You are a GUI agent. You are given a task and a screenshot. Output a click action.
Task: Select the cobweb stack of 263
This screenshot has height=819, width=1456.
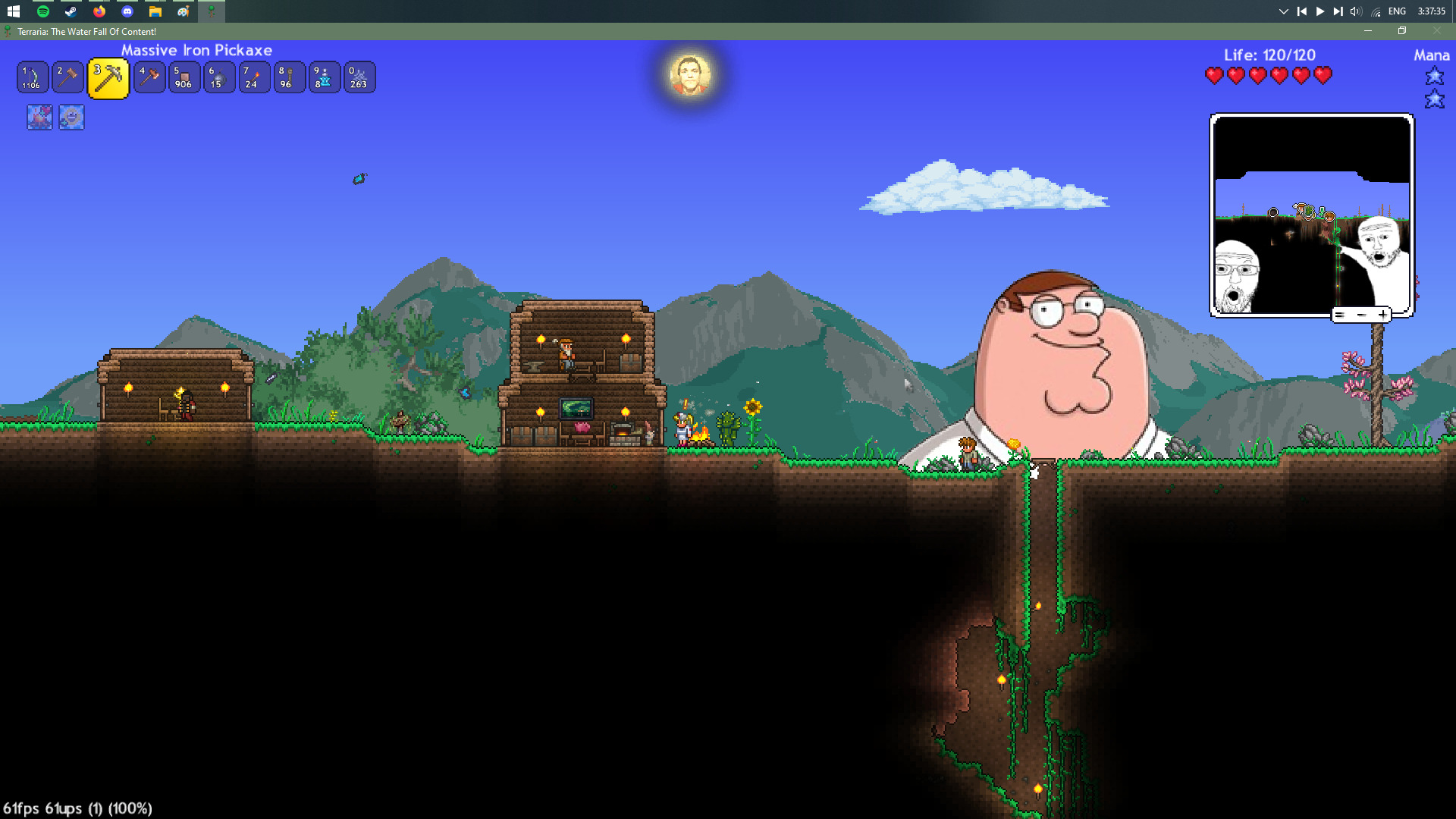(359, 77)
